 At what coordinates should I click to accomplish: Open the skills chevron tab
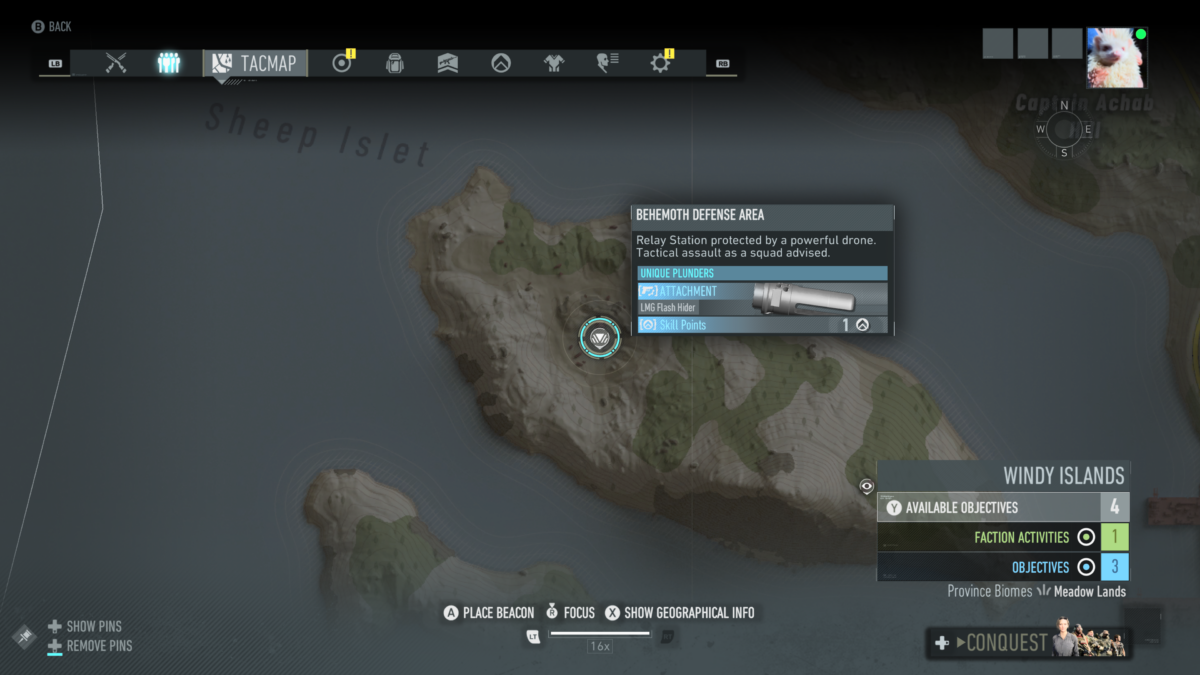(501, 63)
